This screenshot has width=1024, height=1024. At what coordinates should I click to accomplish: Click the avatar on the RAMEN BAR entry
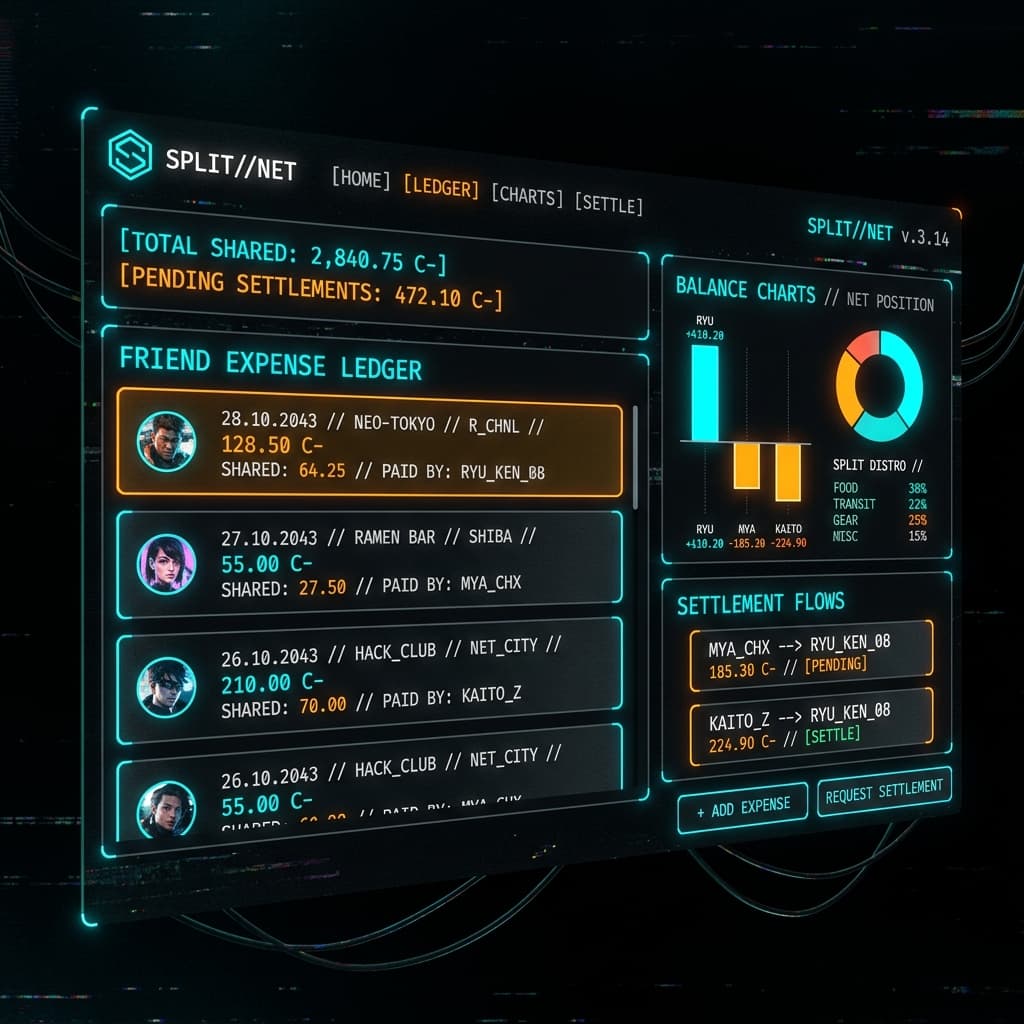point(165,563)
